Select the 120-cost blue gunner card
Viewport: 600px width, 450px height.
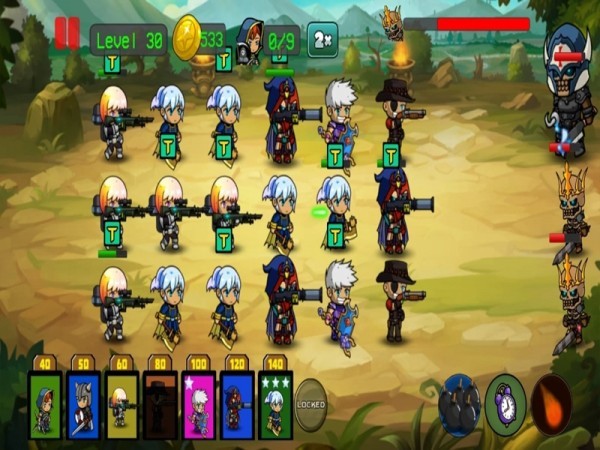coord(236,404)
